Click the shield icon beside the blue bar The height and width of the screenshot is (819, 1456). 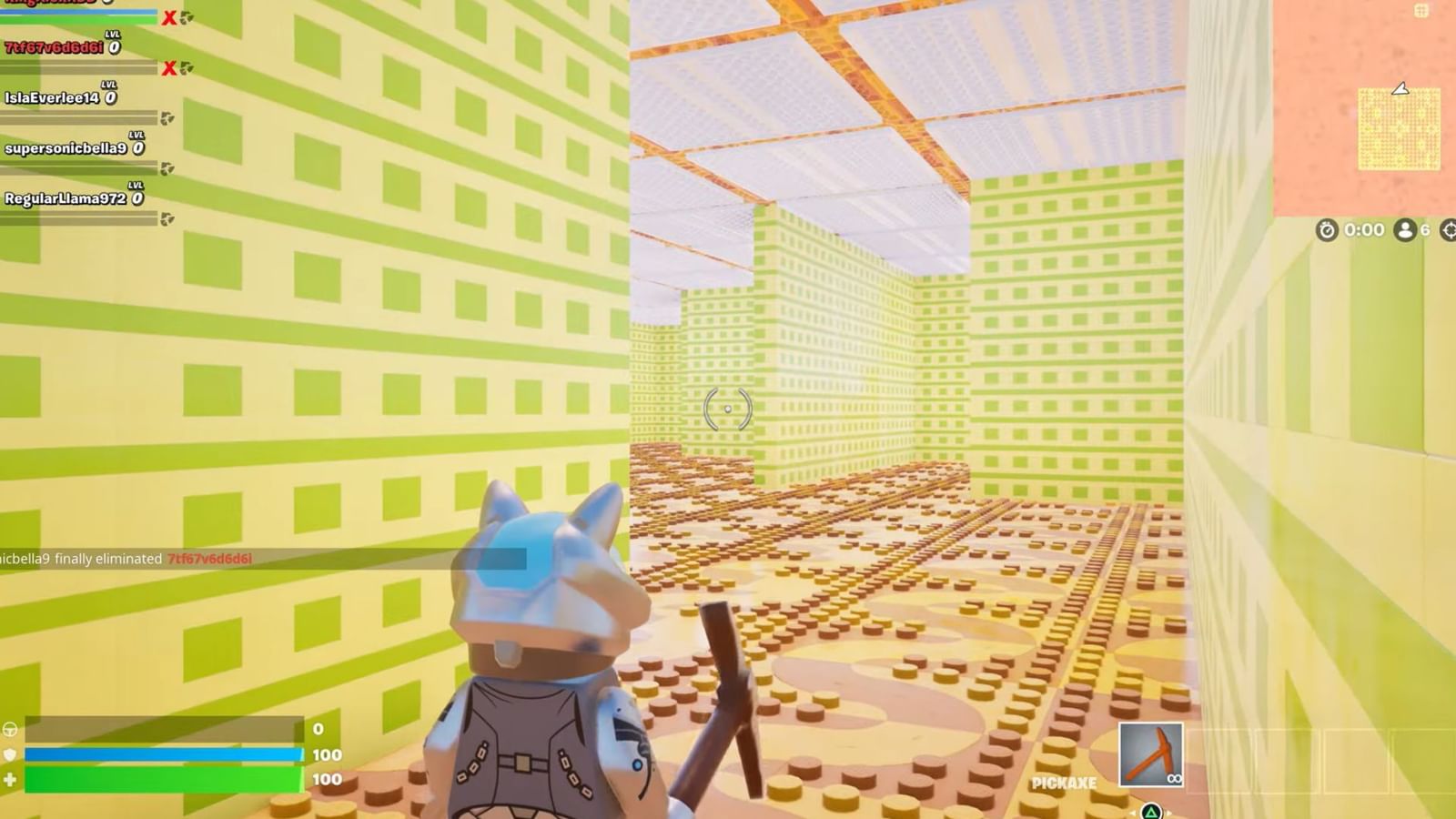click(11, 753)
